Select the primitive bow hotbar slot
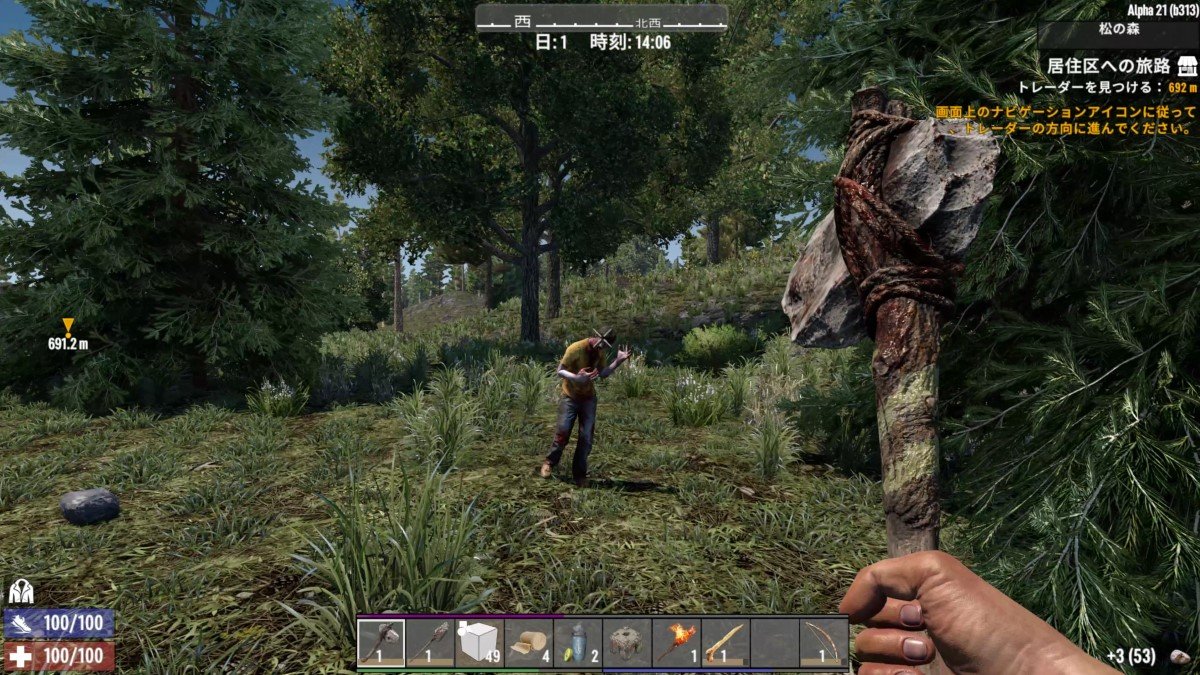The height and width of the screenshot is (675, 1200). coord(823,643)
